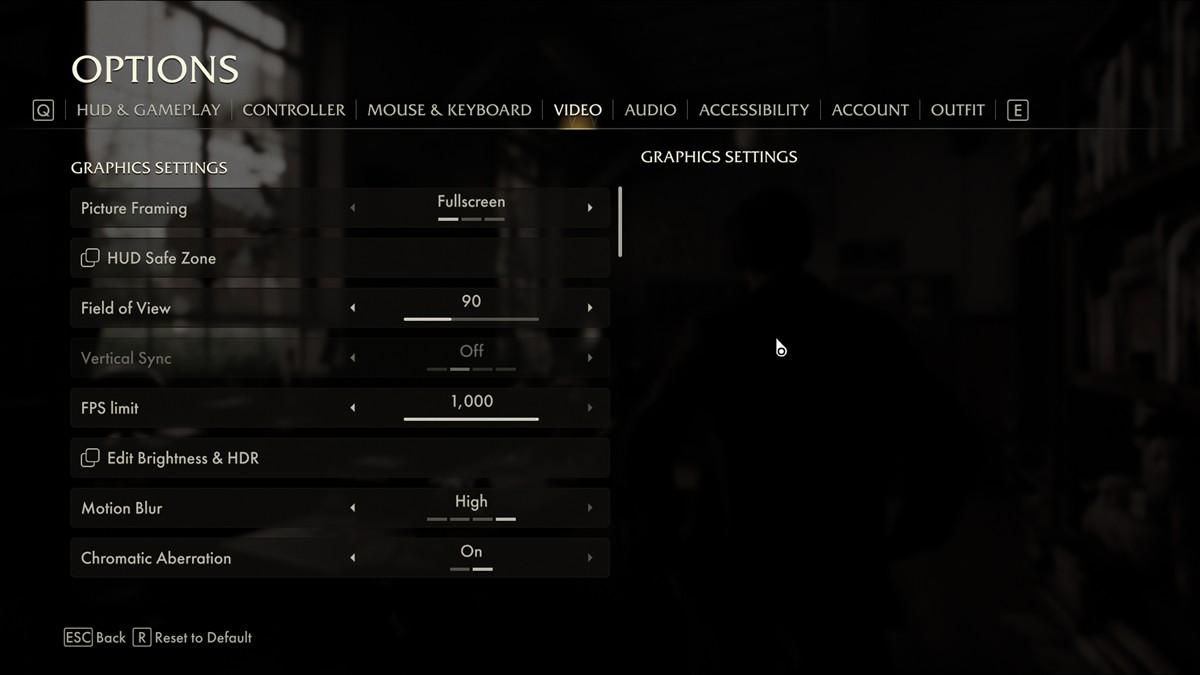Open the HUD Safe Zone editor
1200x675 pixels.
[x=161, y=258]
